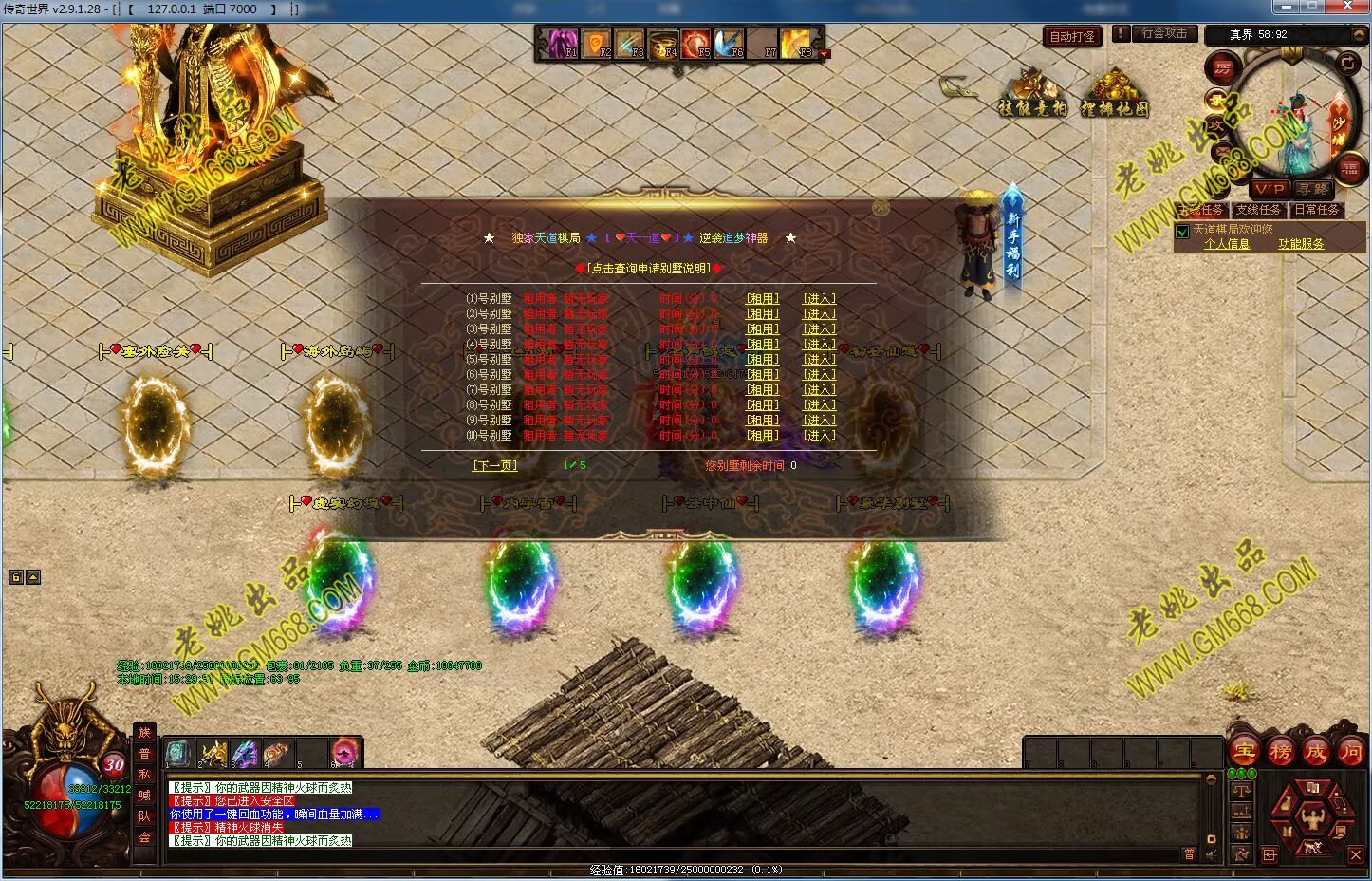Activate pathfinding (寻路) button
1372x881 pixels.
pyautogui.click(x=1313, y=189)
